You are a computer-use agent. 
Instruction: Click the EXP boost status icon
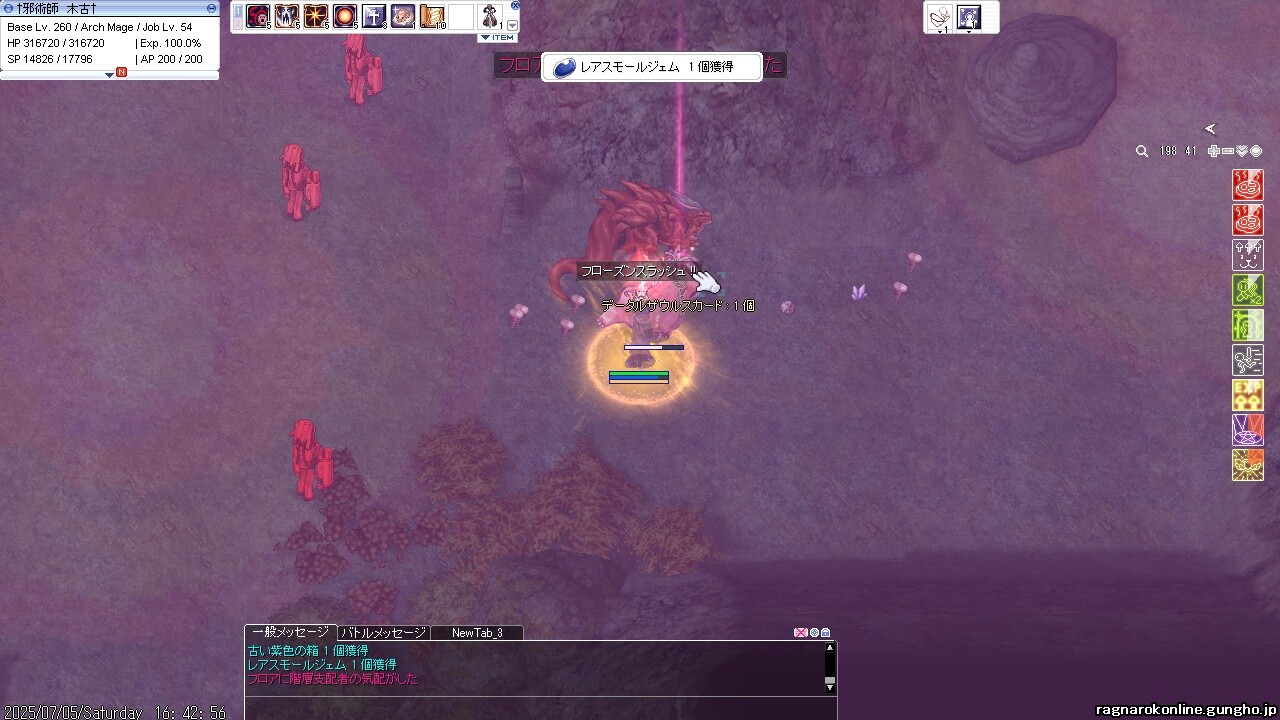pos(1248,395)
